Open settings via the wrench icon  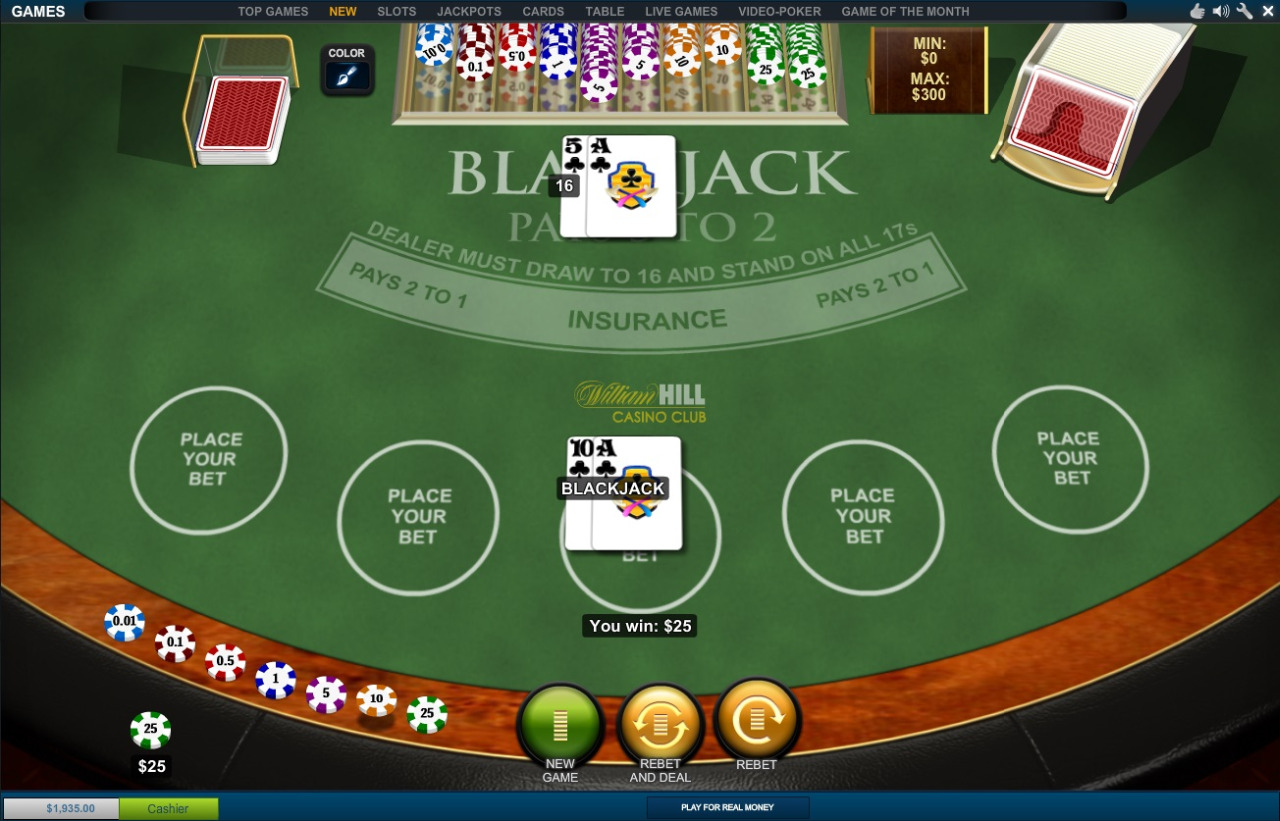click(x=1244, y=11)
